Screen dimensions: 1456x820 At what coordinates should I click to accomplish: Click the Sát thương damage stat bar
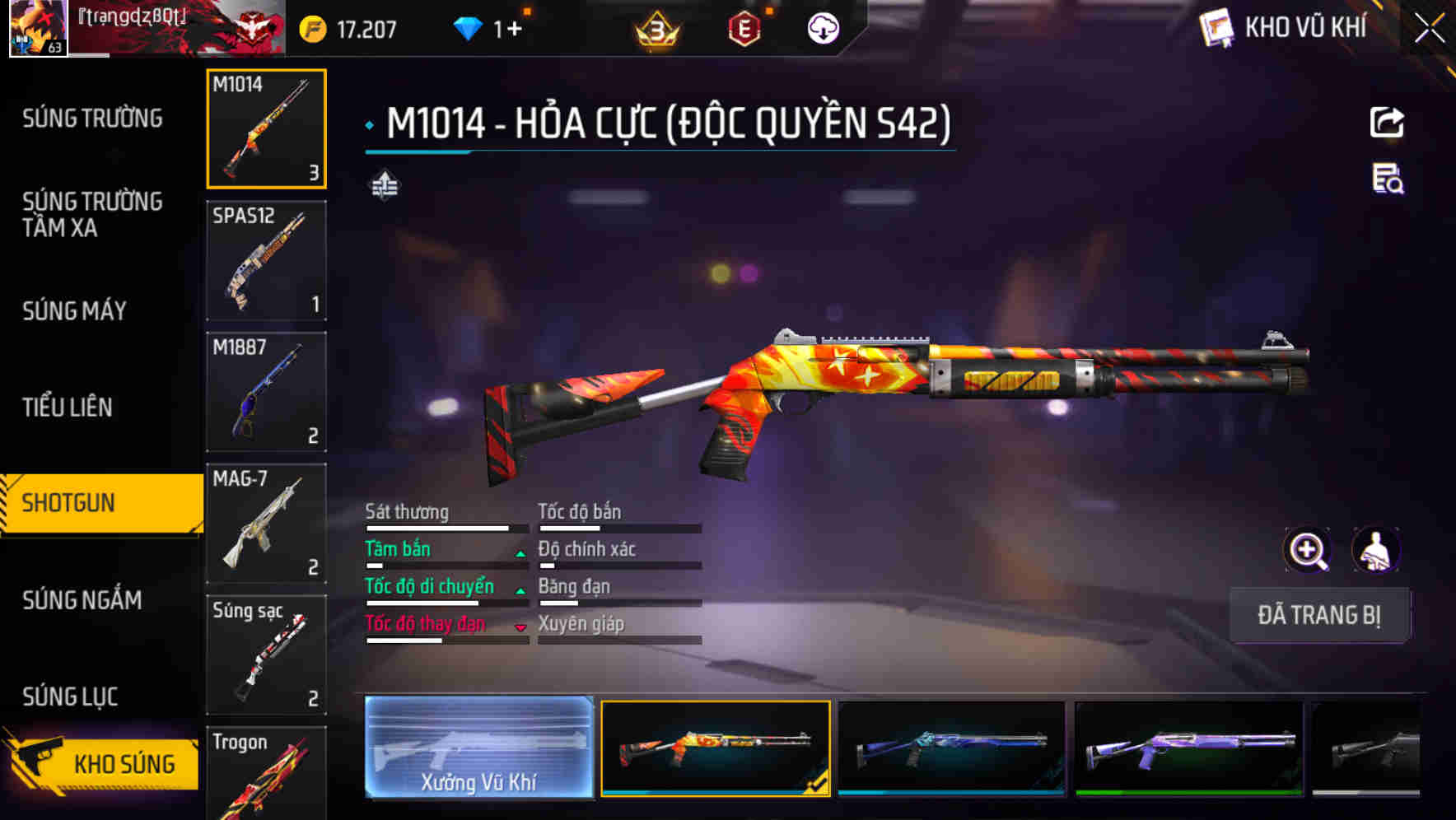pos(436,527)
